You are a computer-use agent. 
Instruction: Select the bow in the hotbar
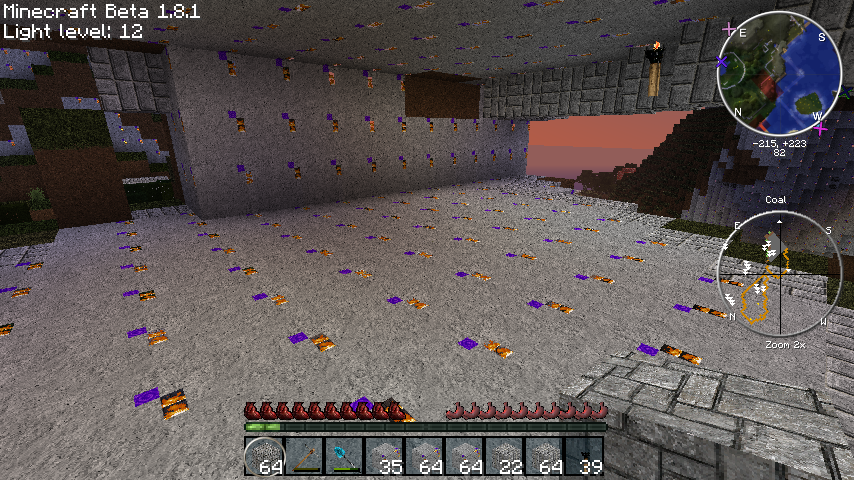pyautogui.click(x=304, y=455)
